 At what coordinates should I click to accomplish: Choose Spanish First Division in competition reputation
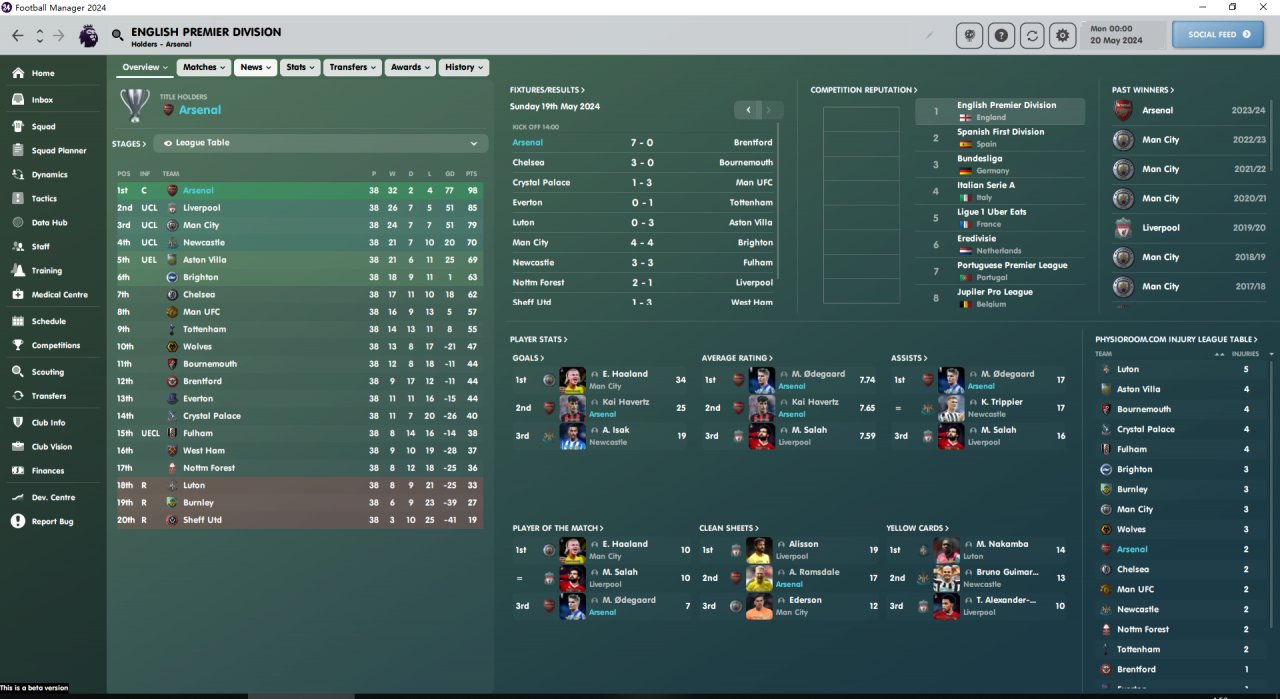pos(1000,132)
